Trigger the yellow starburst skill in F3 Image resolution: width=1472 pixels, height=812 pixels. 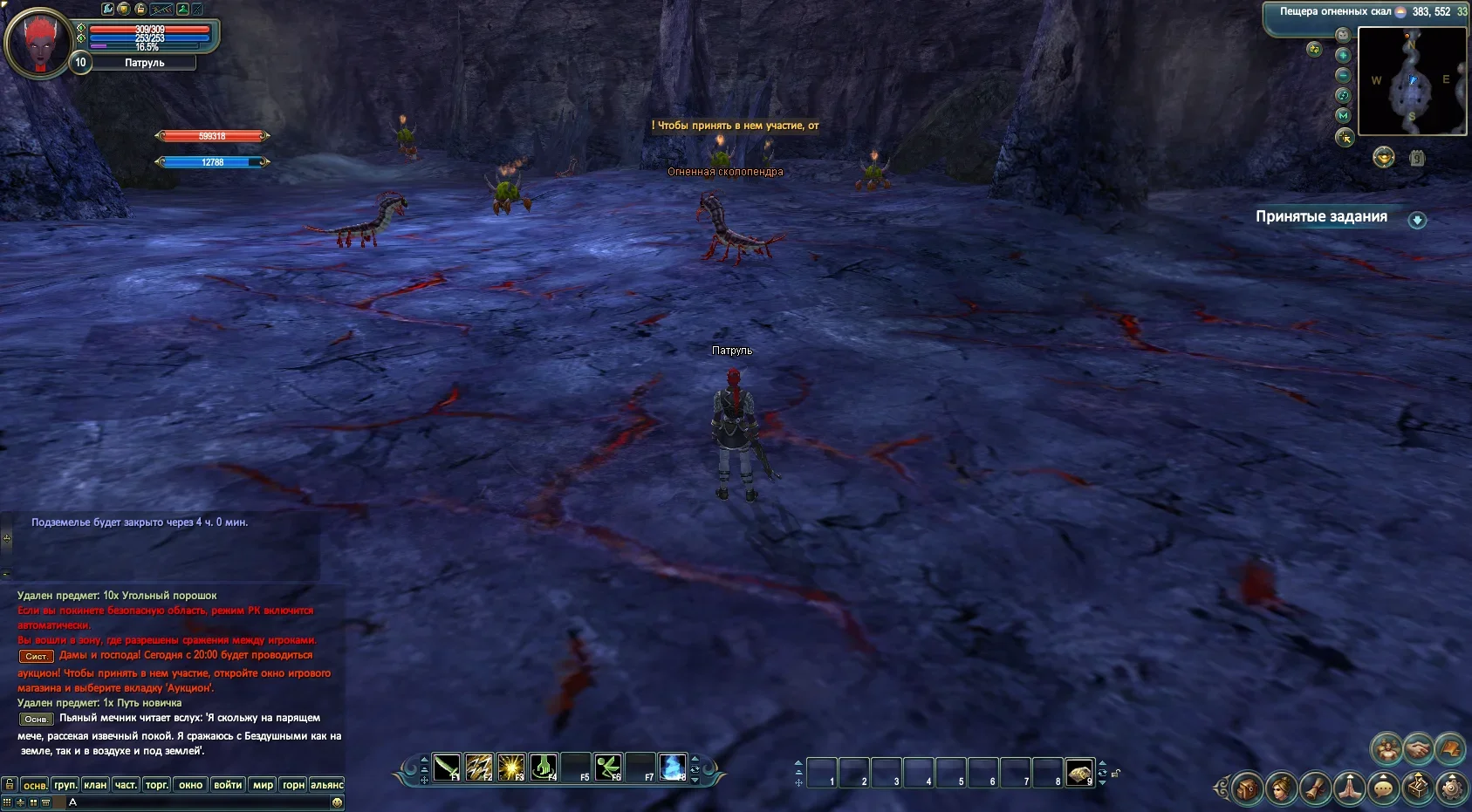(x=511, y=768)
